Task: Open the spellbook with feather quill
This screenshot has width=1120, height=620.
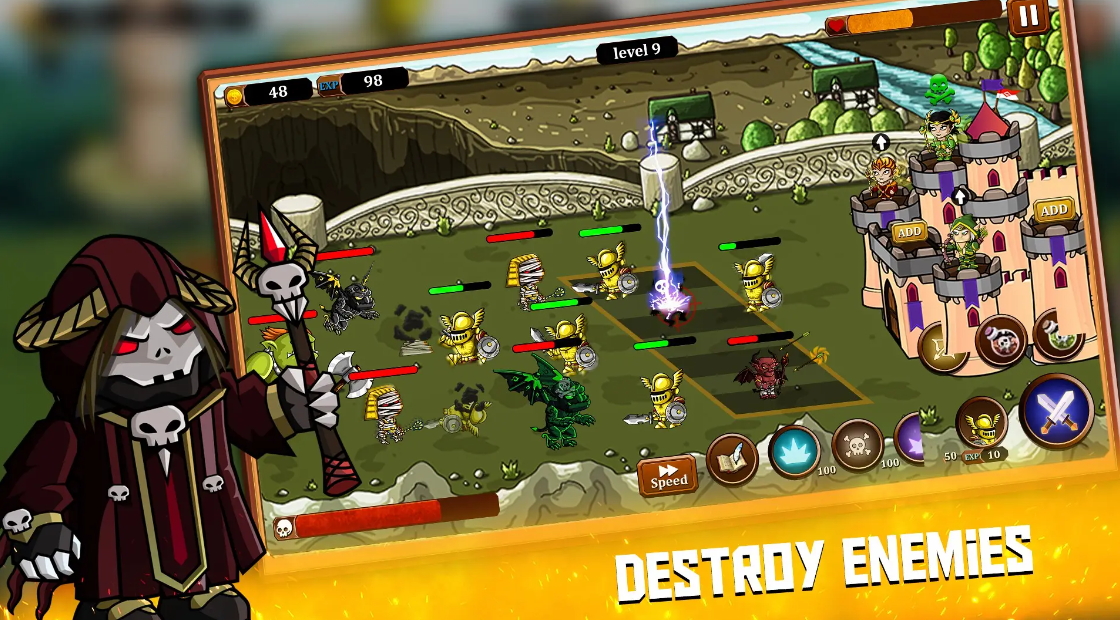Action: coord(732,459)
